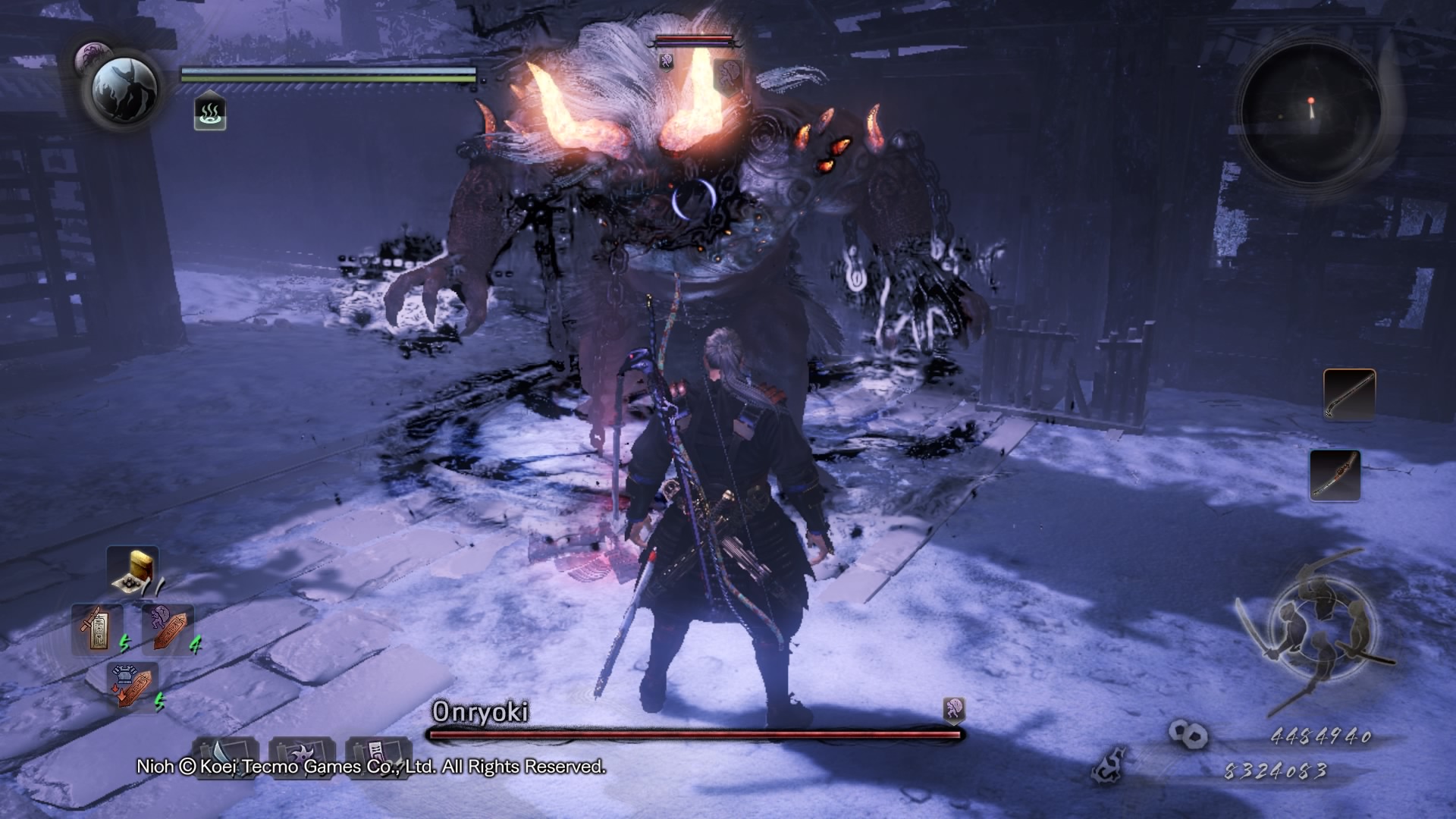Click the Onryoki boss status ailment icon
The height and width of the screenshot is (819, 1456).
[953, 710]
